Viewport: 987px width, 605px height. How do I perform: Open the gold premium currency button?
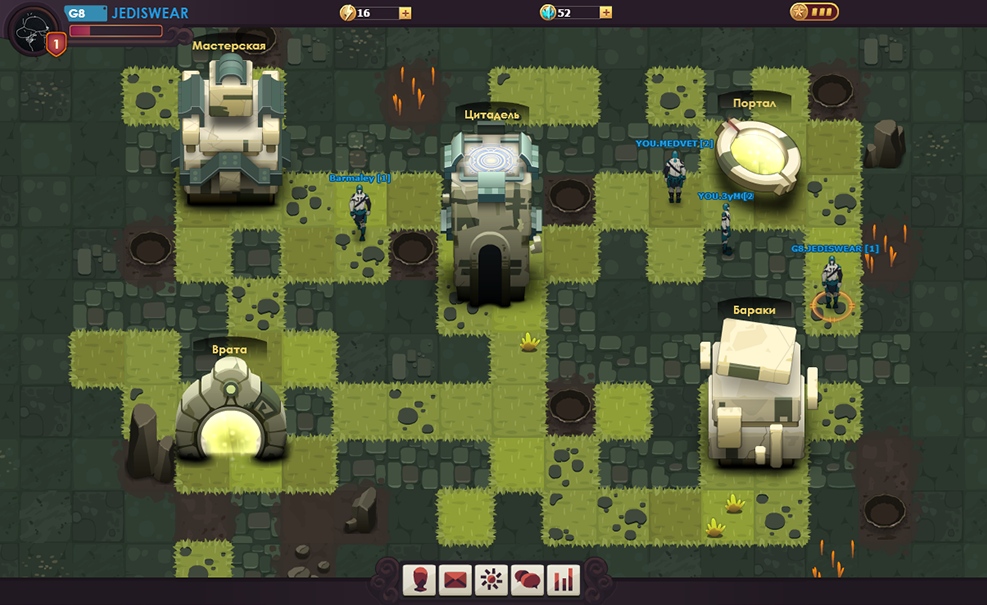[x=813, y=12]
